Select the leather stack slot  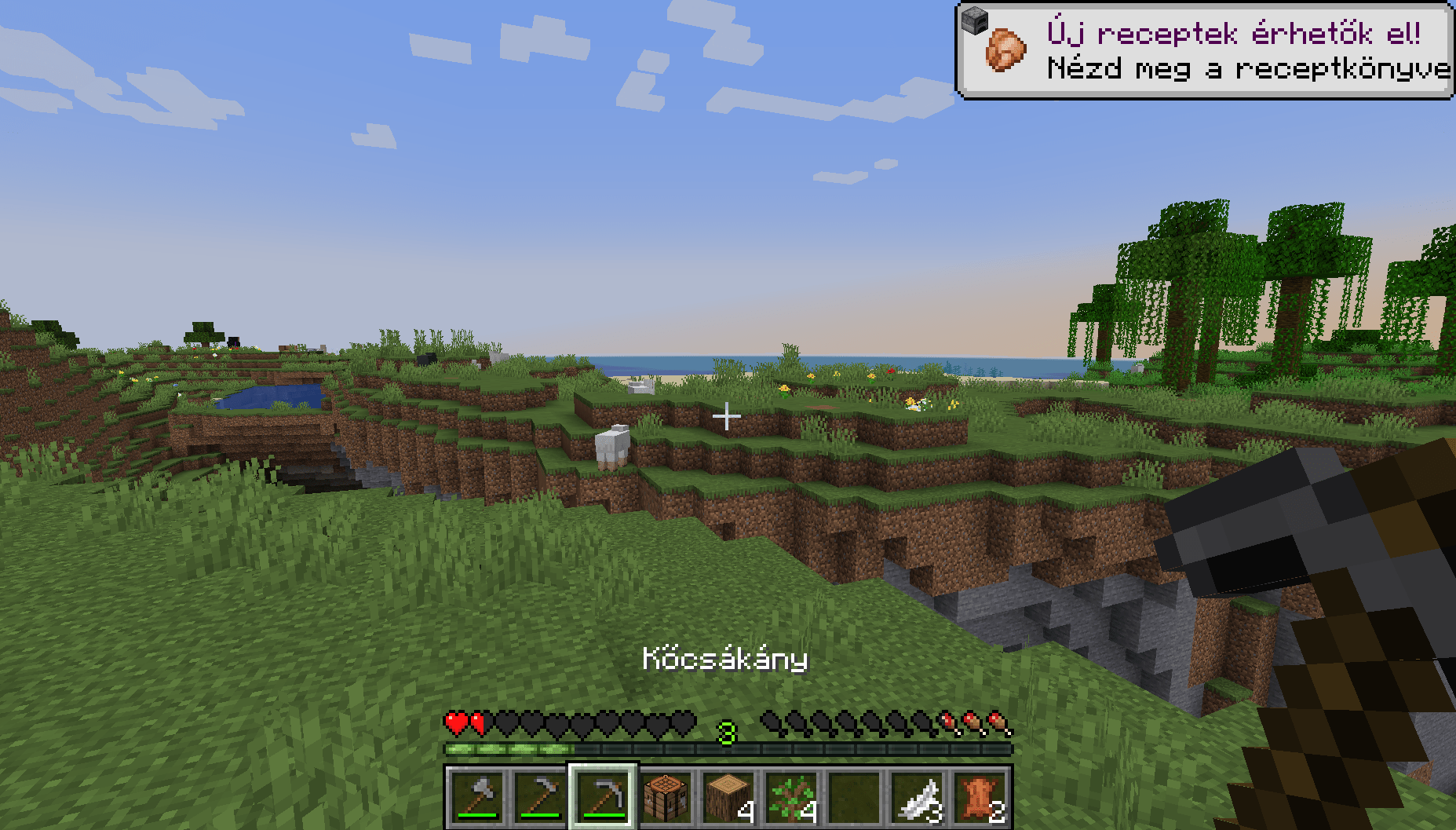980,797
